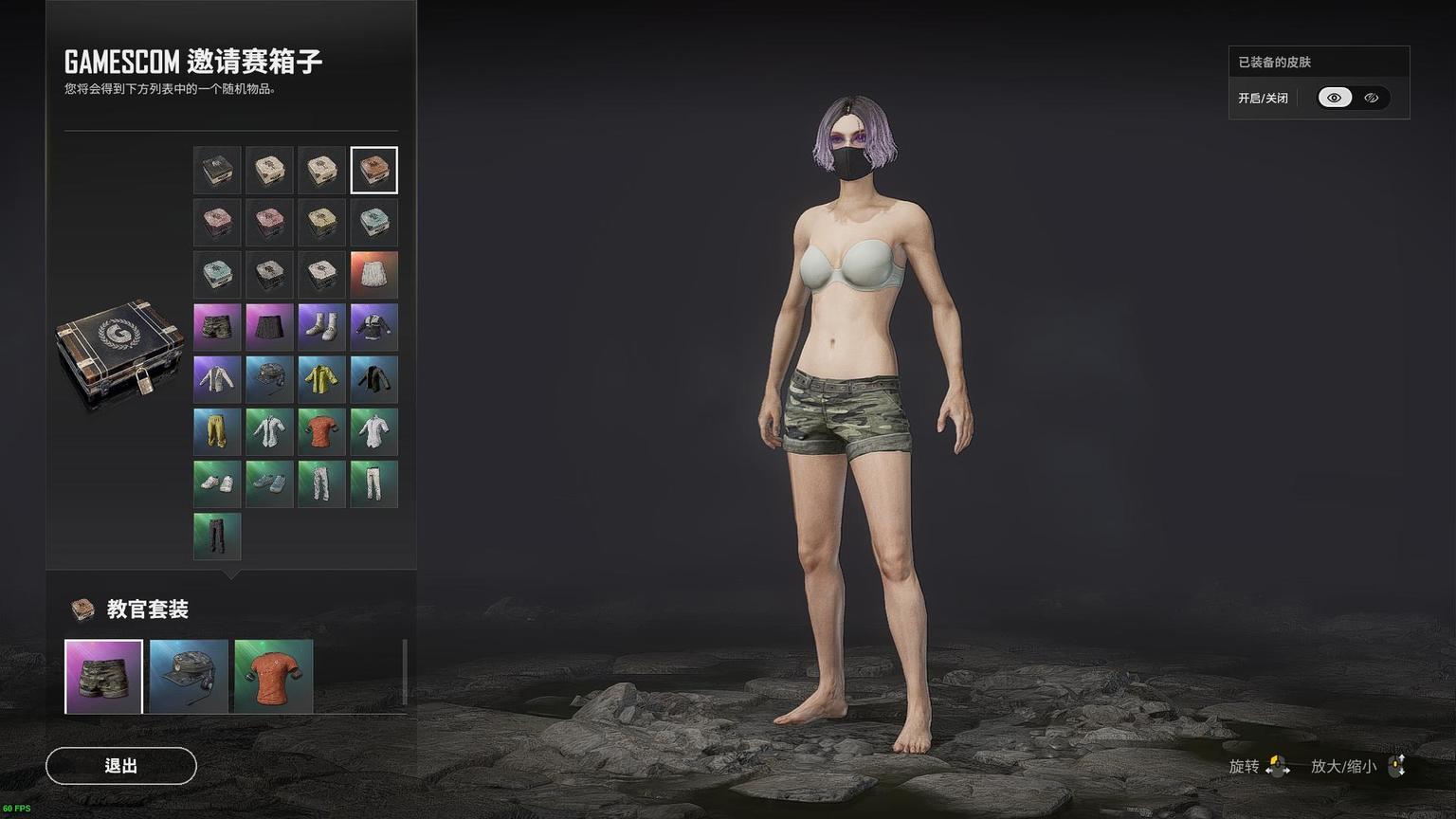This screenshot has width=1456, height=819.
Task: Choose the white skirt on orange background
Action: point(373,275)
